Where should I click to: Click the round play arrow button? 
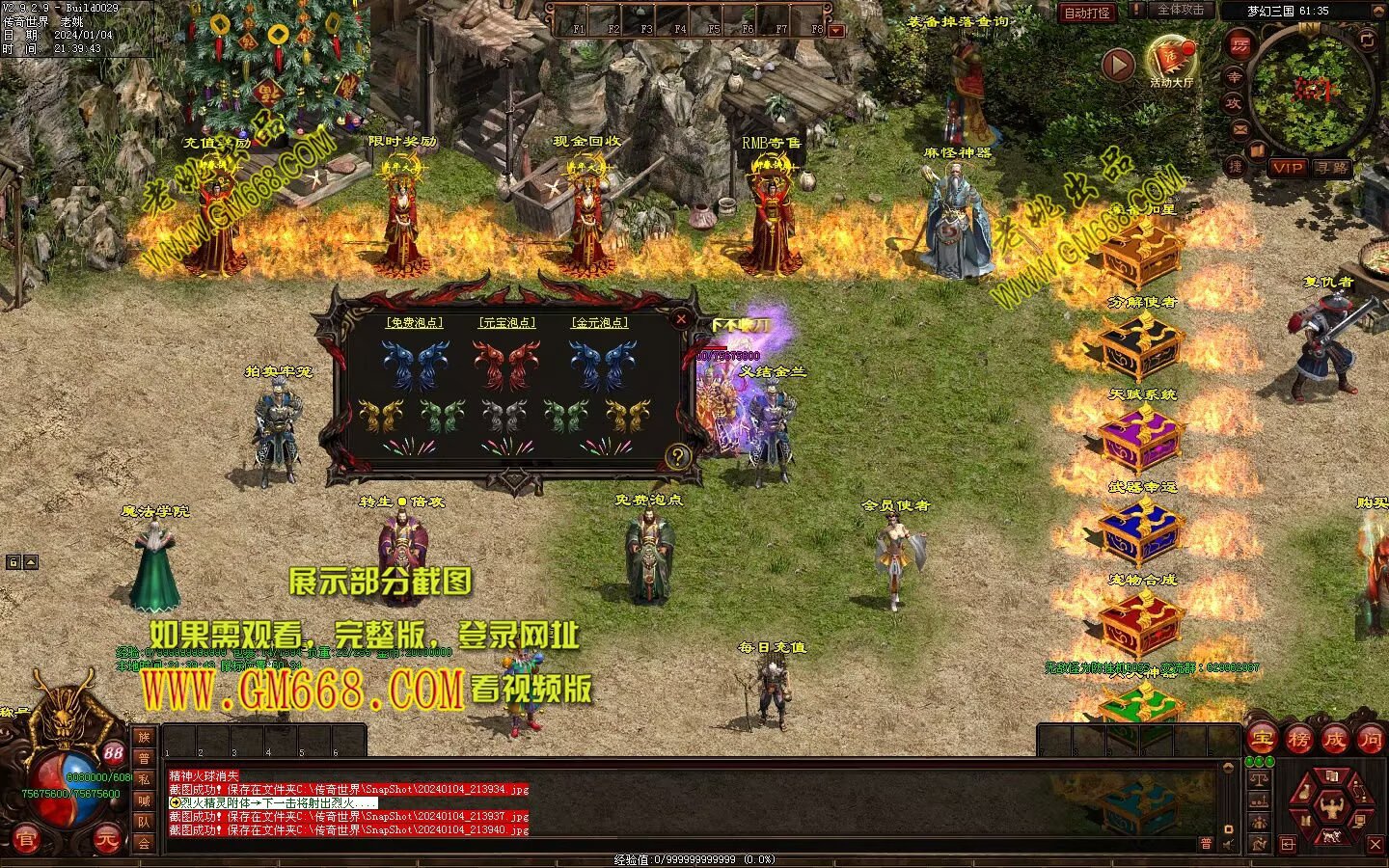click(x=1118, y=65)
